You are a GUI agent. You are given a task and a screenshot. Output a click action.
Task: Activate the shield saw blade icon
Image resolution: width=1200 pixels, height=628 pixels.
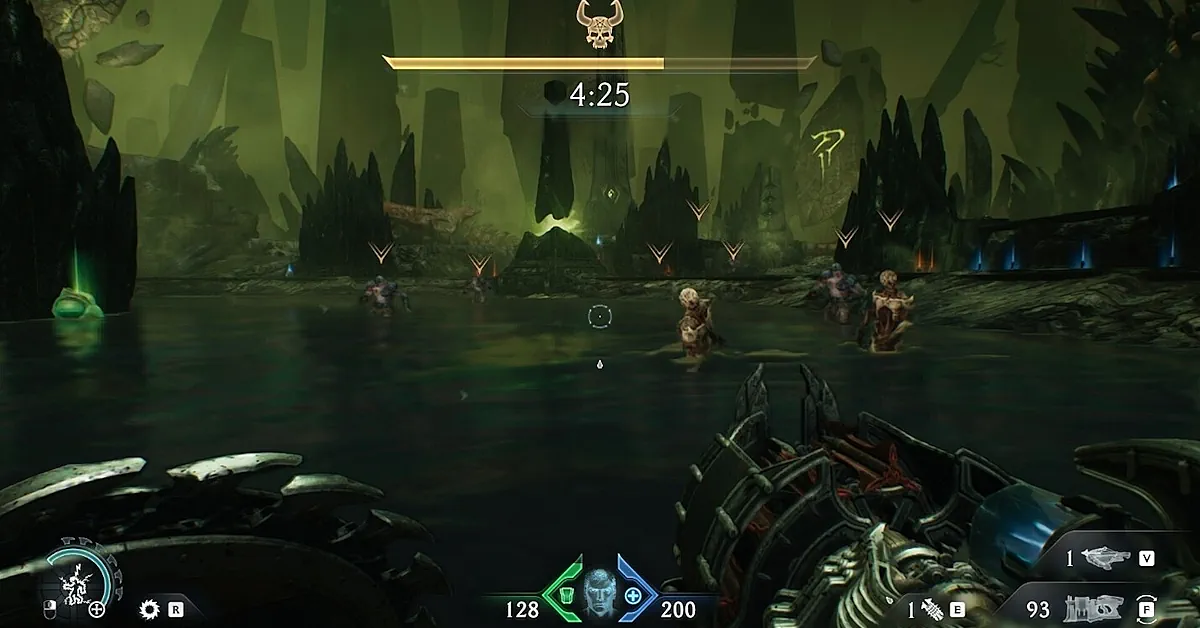[x=151, y=607]
